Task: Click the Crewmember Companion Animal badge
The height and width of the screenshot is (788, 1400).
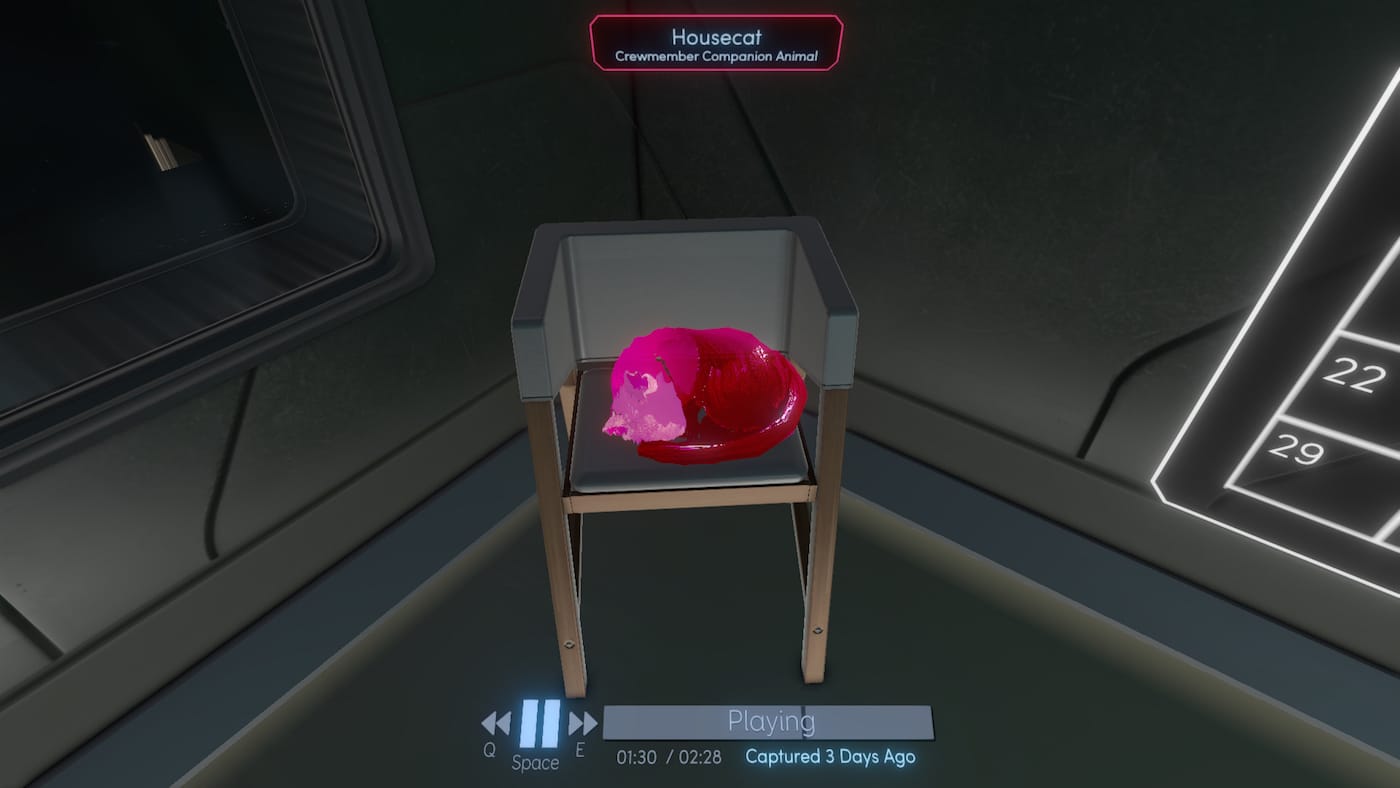Action: pyautogui.click(x=716, y=56)
